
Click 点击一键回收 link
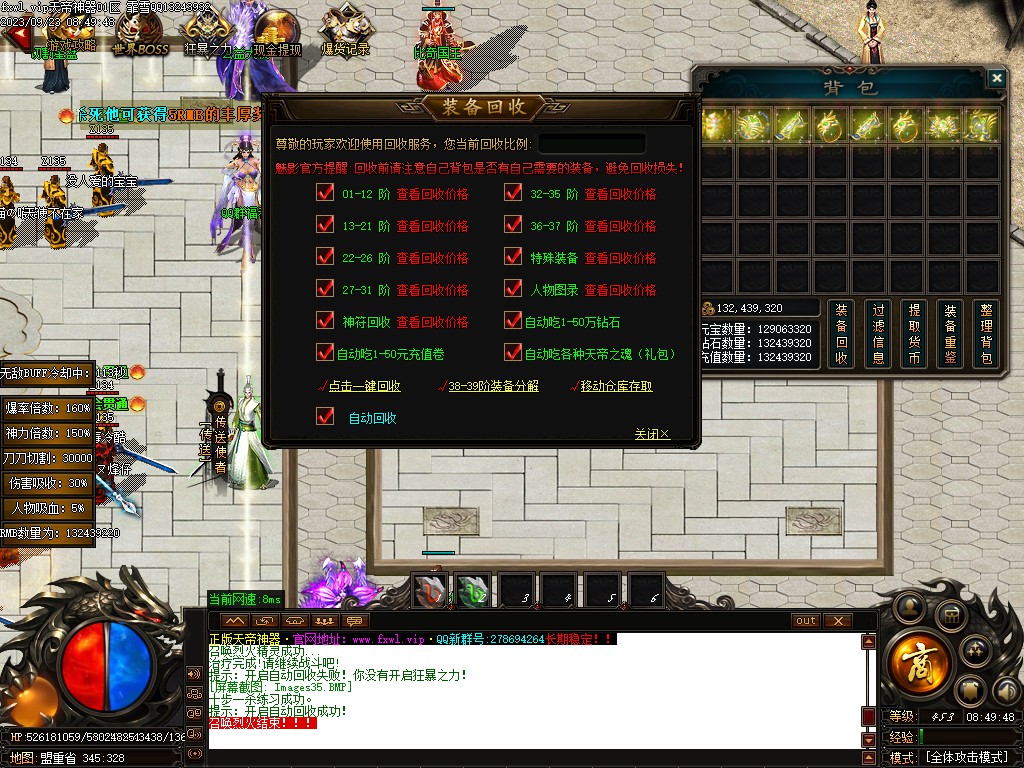click(x=364, y=386)
